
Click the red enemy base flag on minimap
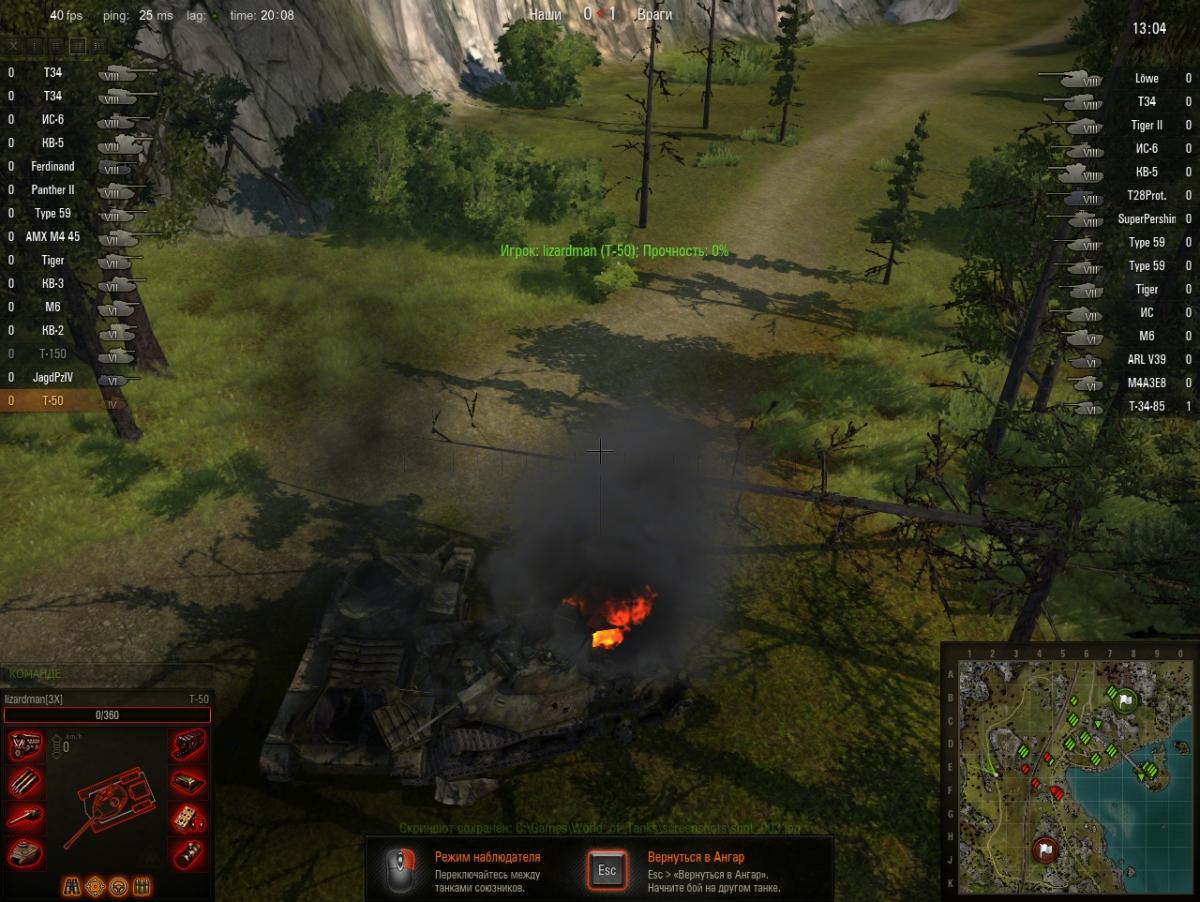click(1047, 850)
